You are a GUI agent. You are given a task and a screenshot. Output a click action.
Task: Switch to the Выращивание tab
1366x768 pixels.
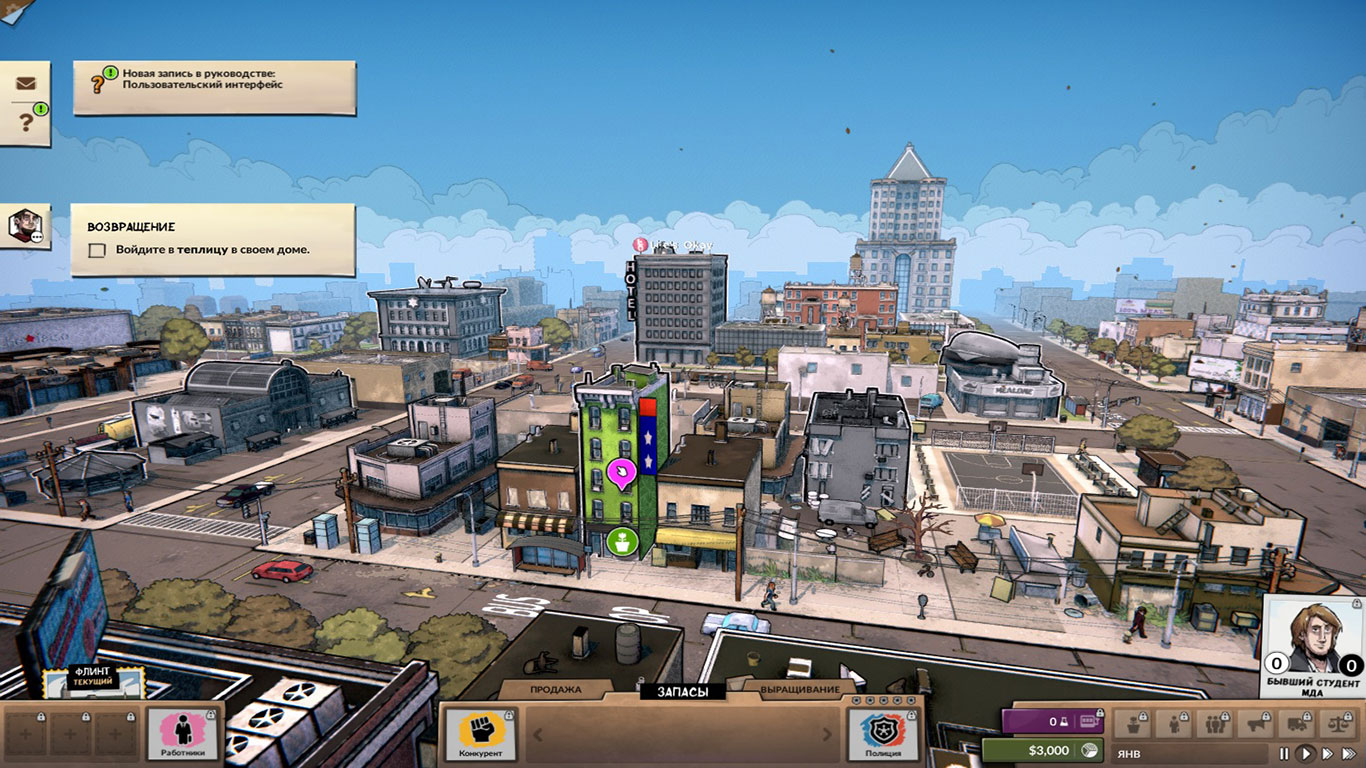[800, 690]
